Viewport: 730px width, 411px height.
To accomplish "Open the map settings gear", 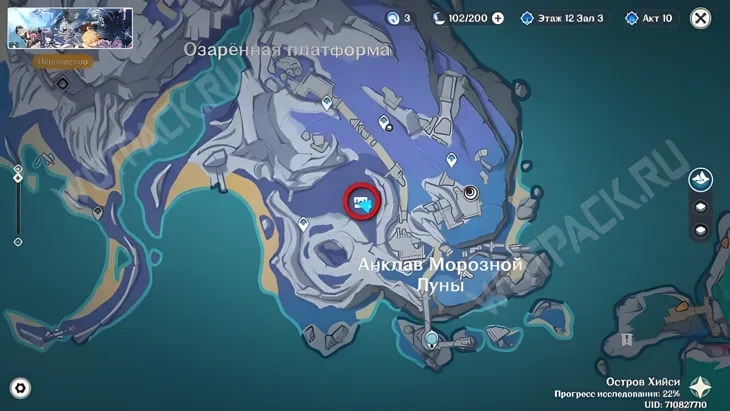I will [x=19, y=388].
